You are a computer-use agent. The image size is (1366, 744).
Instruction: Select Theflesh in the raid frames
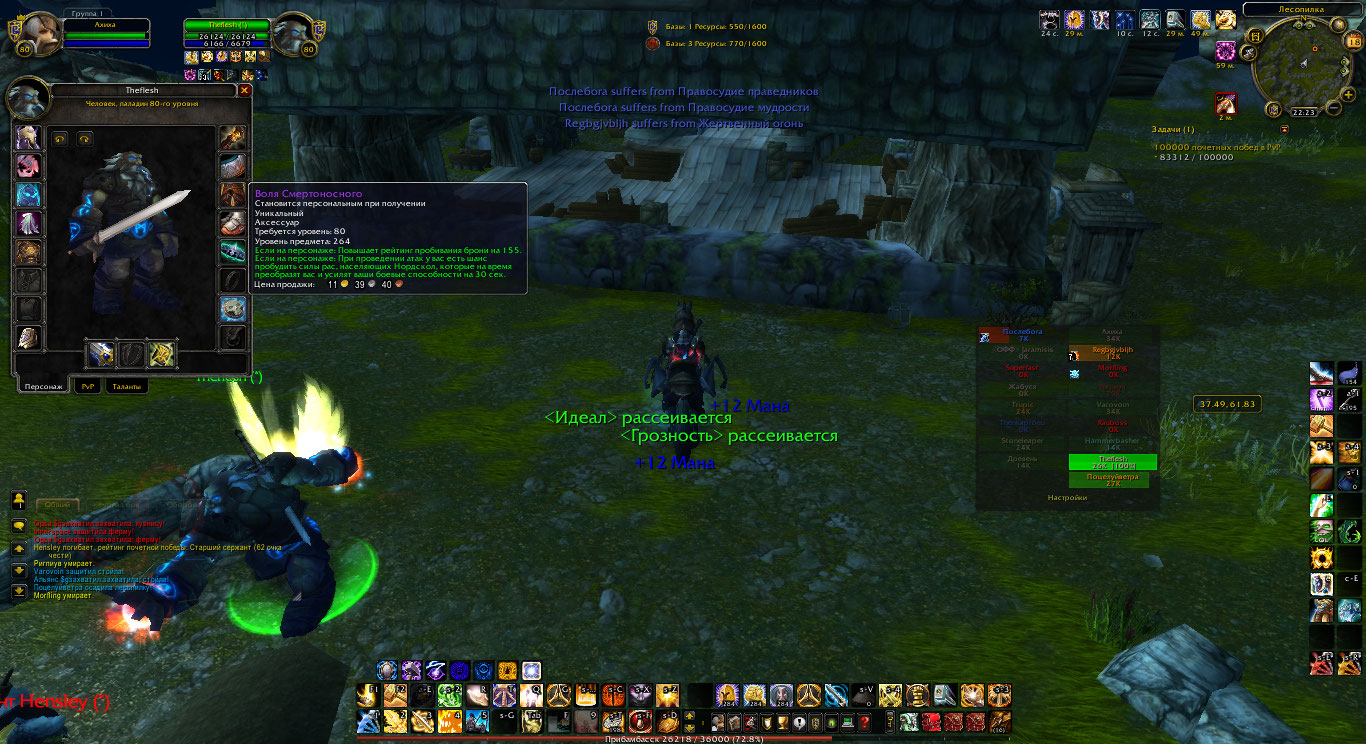coord(1112,461)
